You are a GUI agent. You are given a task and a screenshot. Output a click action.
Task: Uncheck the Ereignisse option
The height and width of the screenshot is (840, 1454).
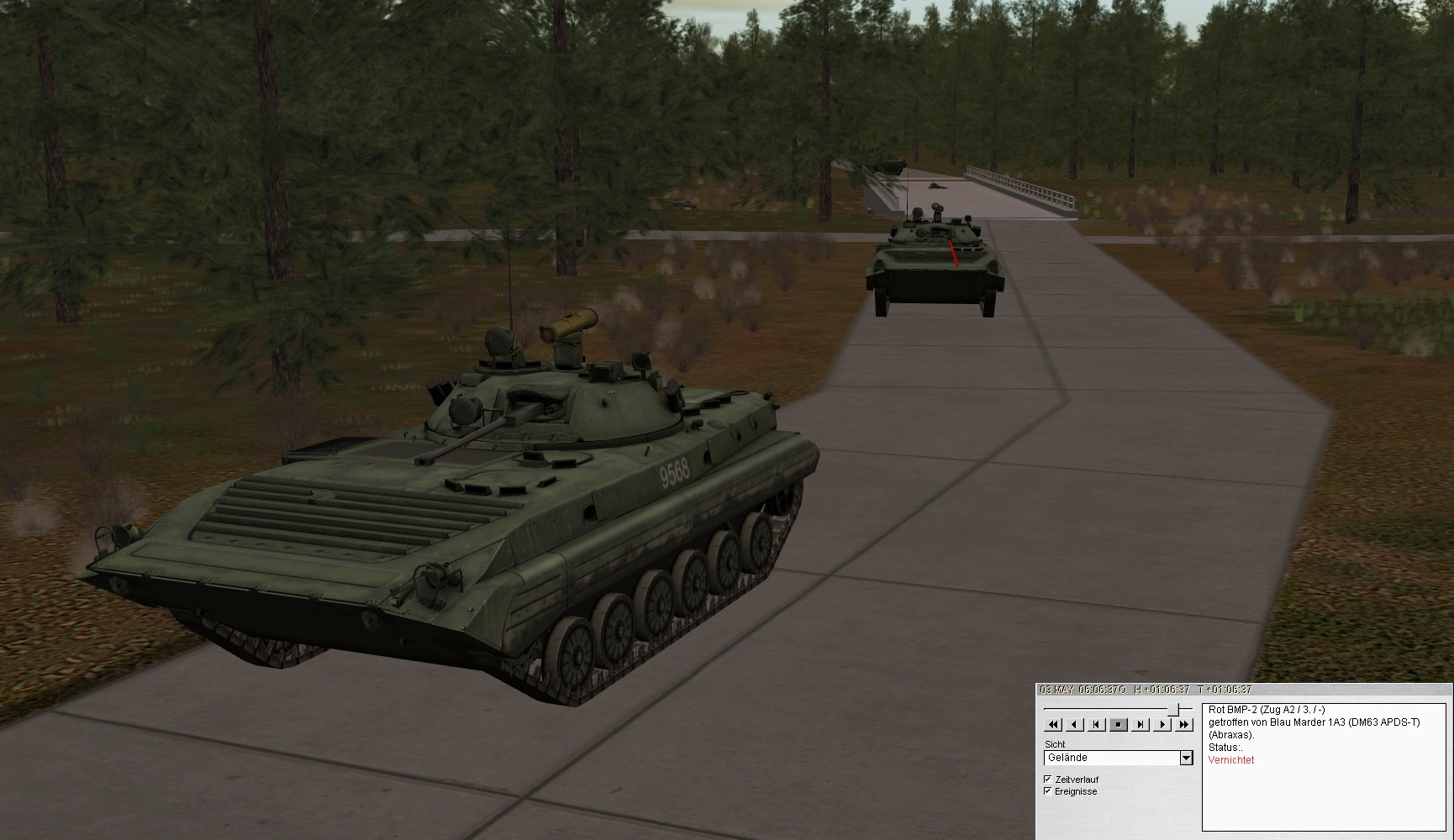[1048, 791]
